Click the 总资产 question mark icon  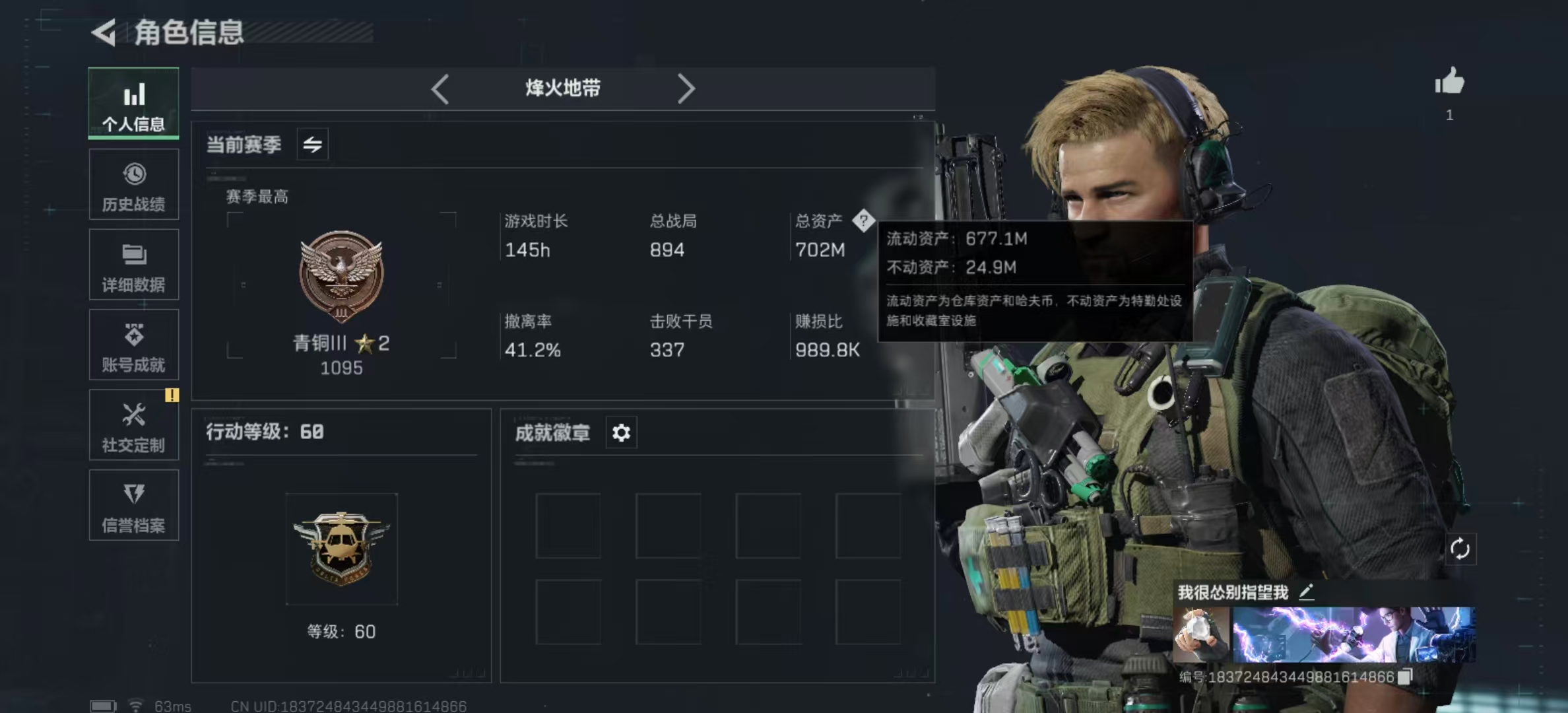pos(863,221)
